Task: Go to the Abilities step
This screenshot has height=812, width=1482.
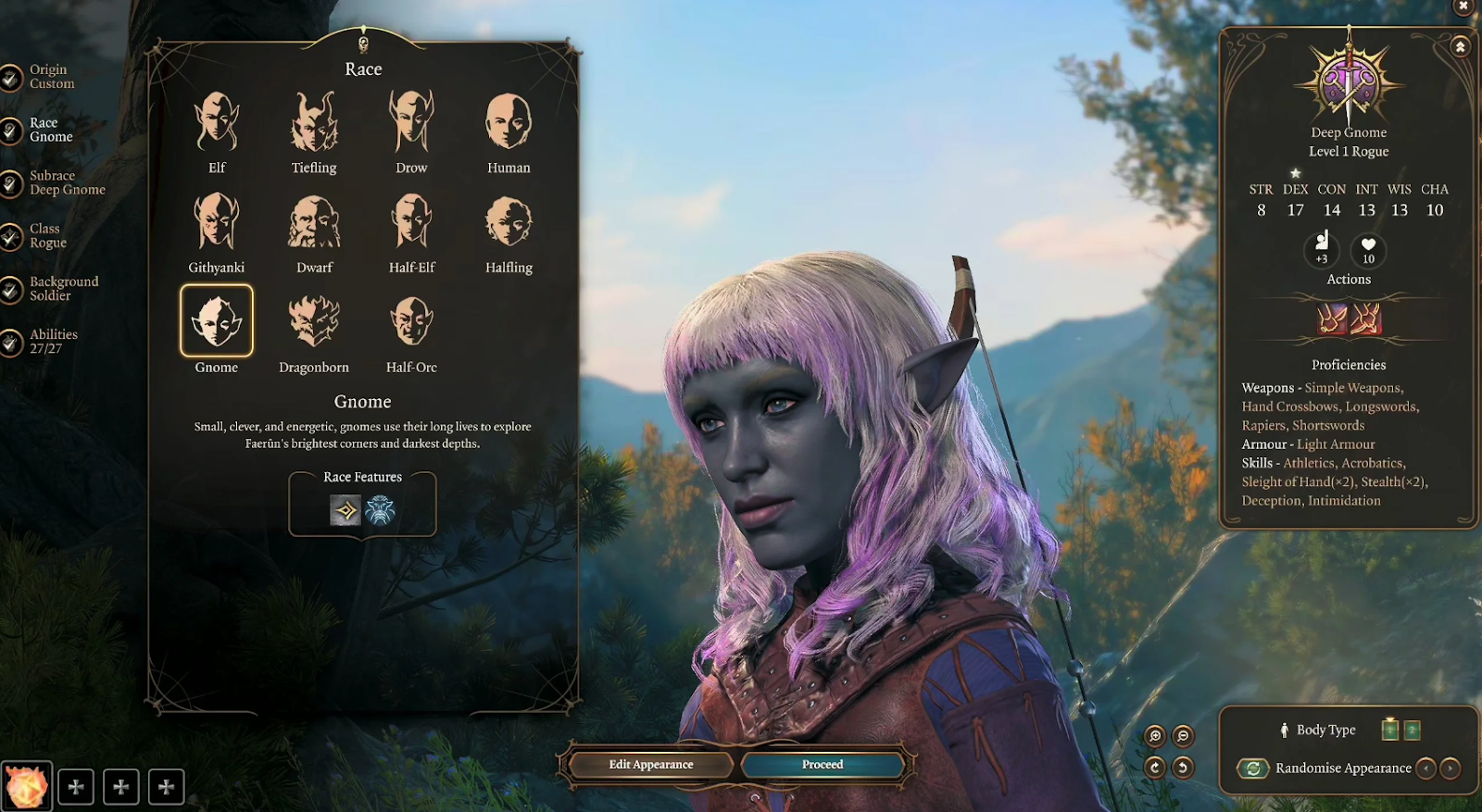Action: click(52, 341)
